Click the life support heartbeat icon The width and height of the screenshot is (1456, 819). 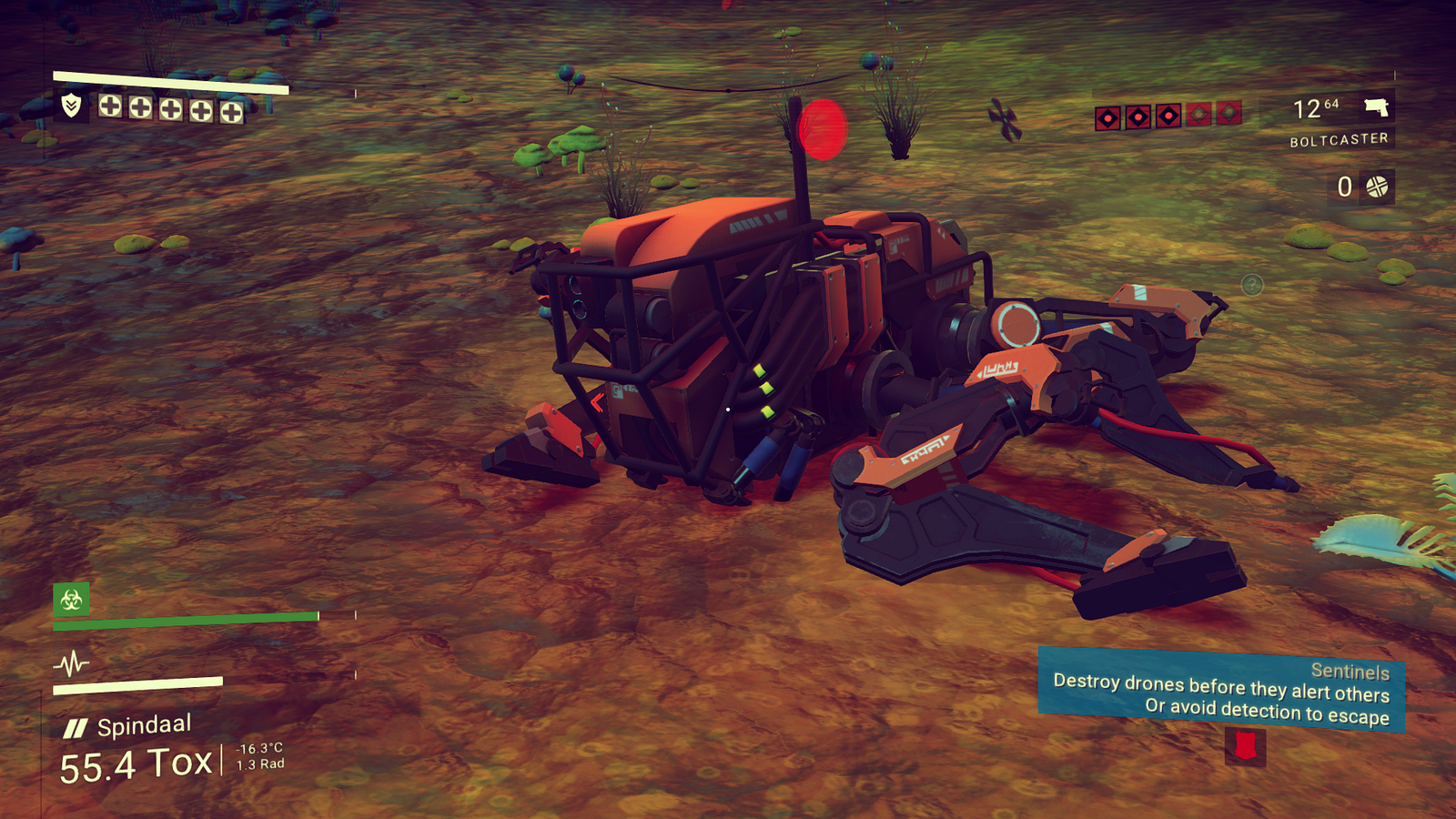tap(71, 662)
